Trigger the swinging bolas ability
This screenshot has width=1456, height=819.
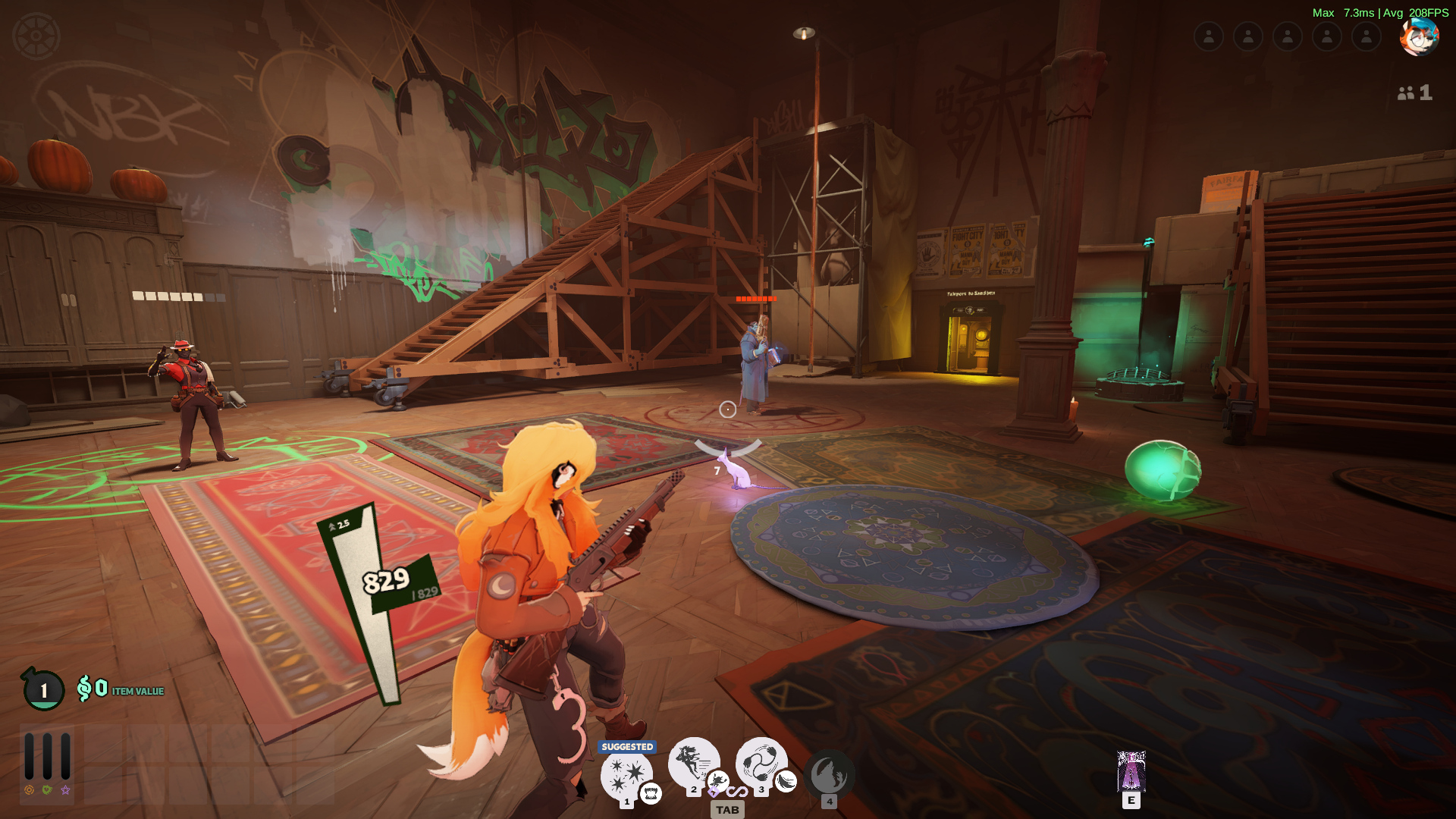click(x=760, y=761)
